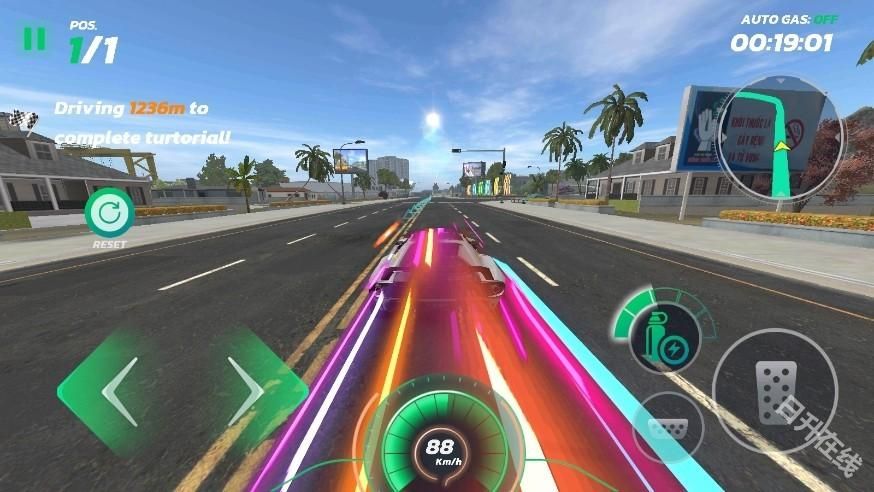The image size is (874, 492).
Task: Tap the brake pedal button
Action: tap(669, 427)
